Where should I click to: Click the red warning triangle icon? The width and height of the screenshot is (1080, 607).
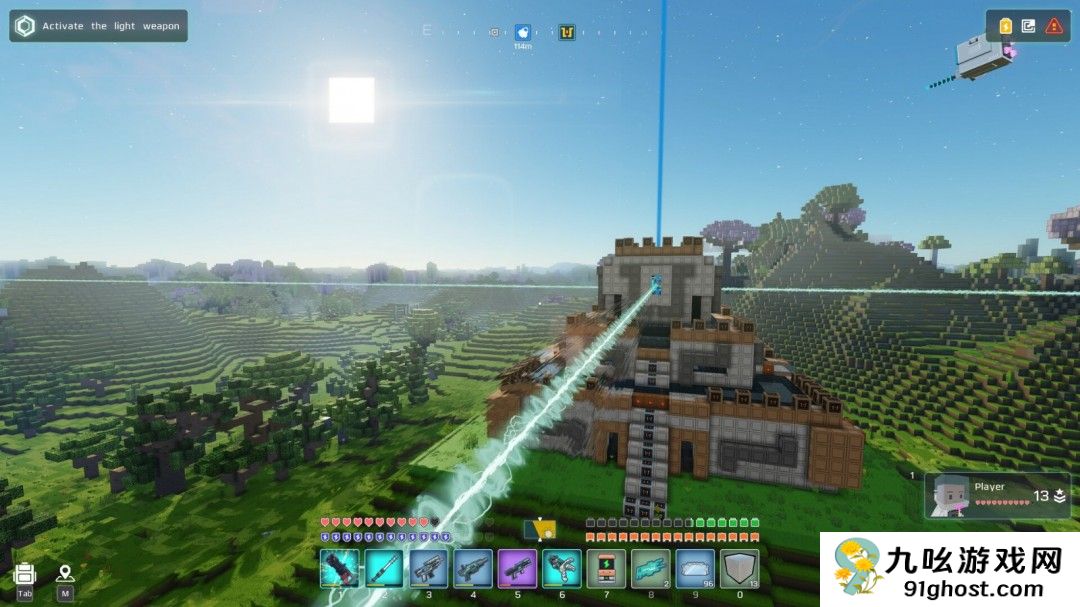(x=1054, y=26)
